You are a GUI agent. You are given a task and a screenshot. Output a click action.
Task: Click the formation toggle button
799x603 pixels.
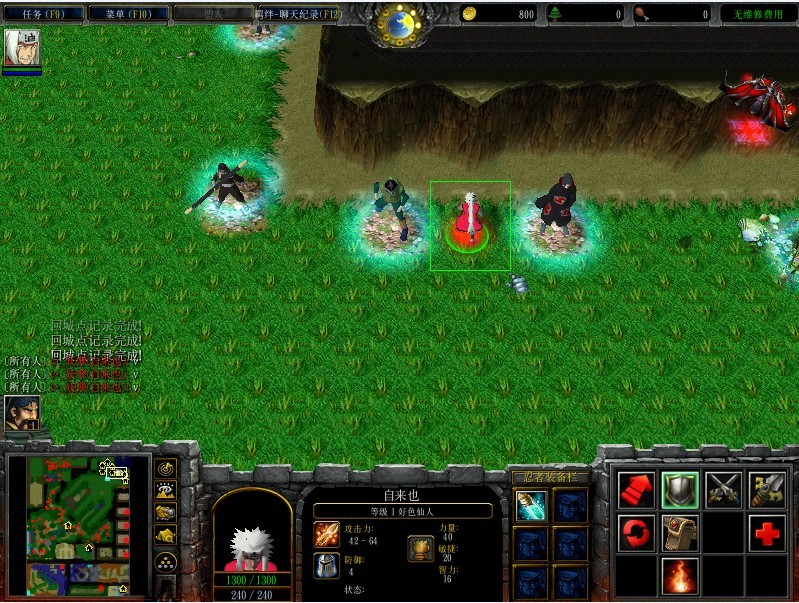[166, 560]
